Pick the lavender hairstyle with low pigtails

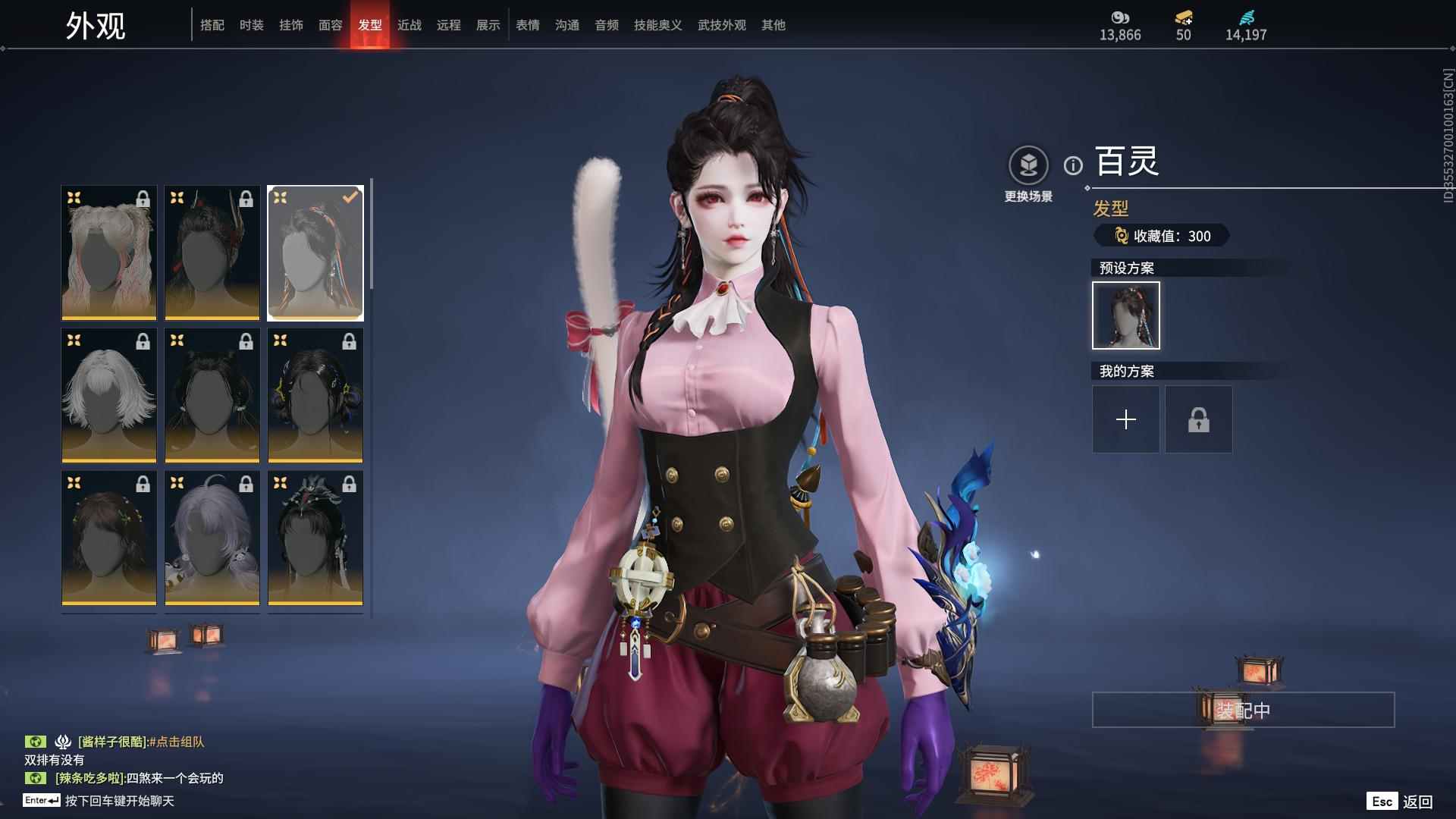[212, 538]
